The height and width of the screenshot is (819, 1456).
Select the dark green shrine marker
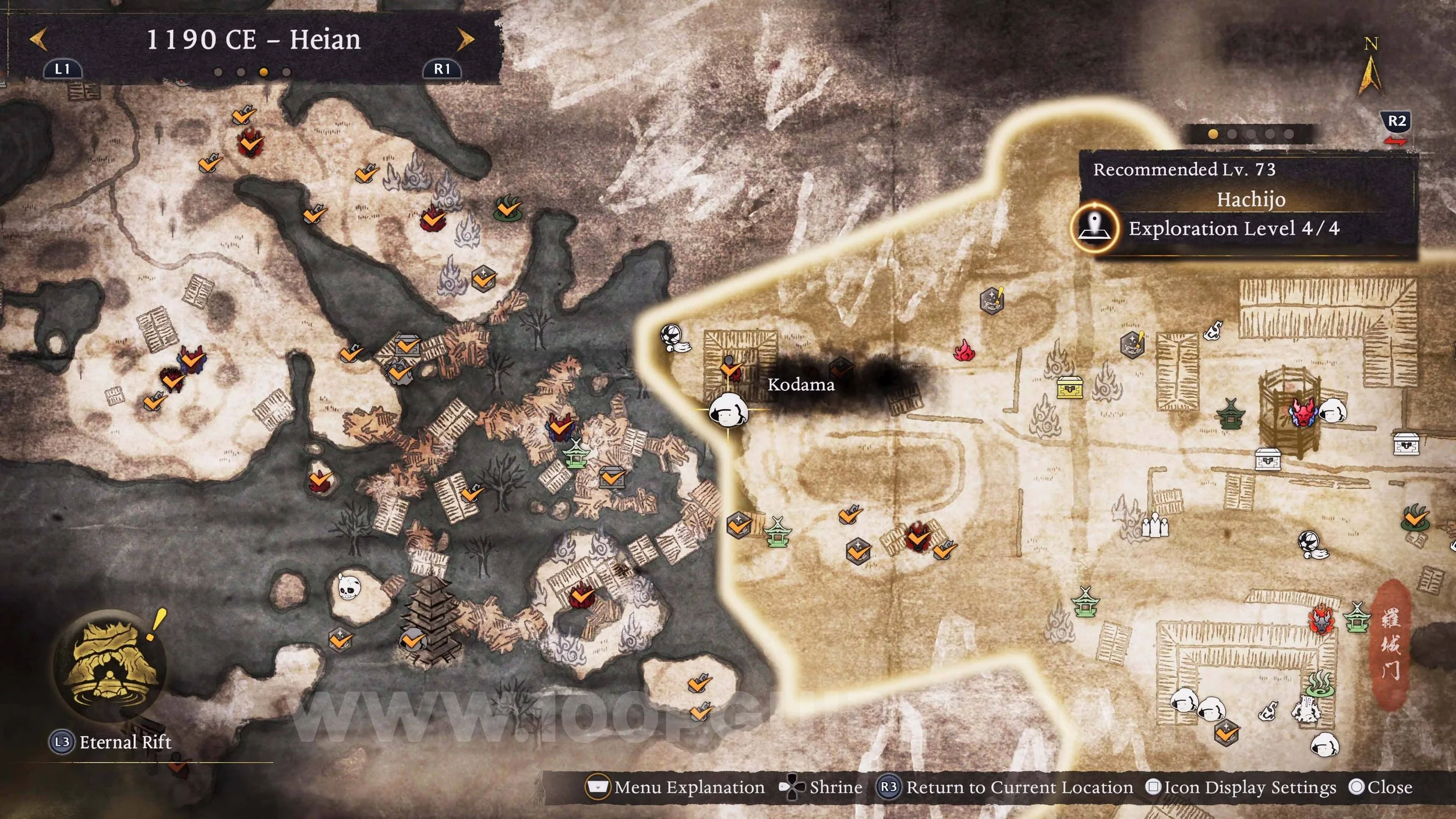pyautogui.click(x=1230, y=414)
